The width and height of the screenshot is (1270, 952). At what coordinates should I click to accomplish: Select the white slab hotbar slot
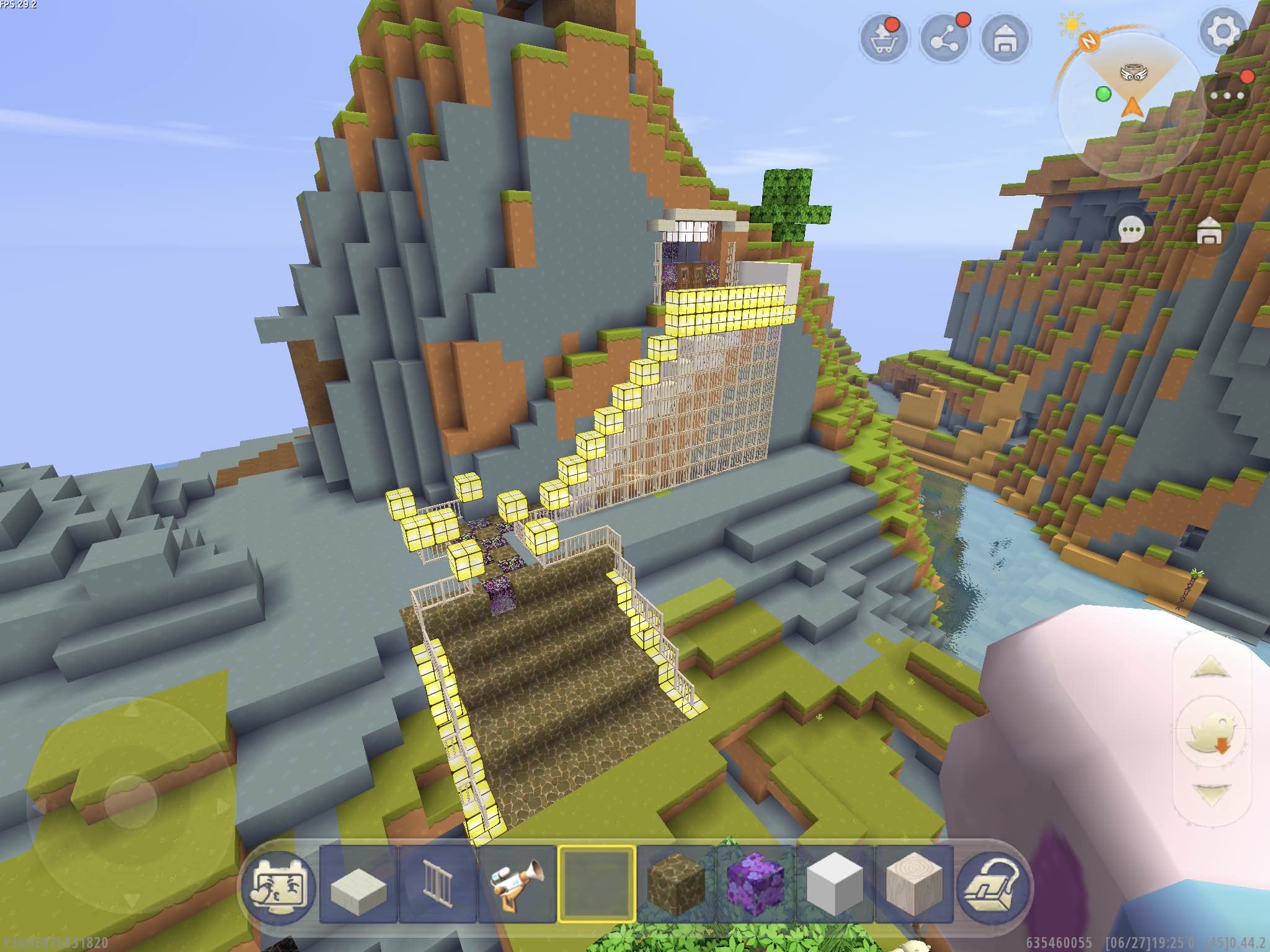(358, 885)
